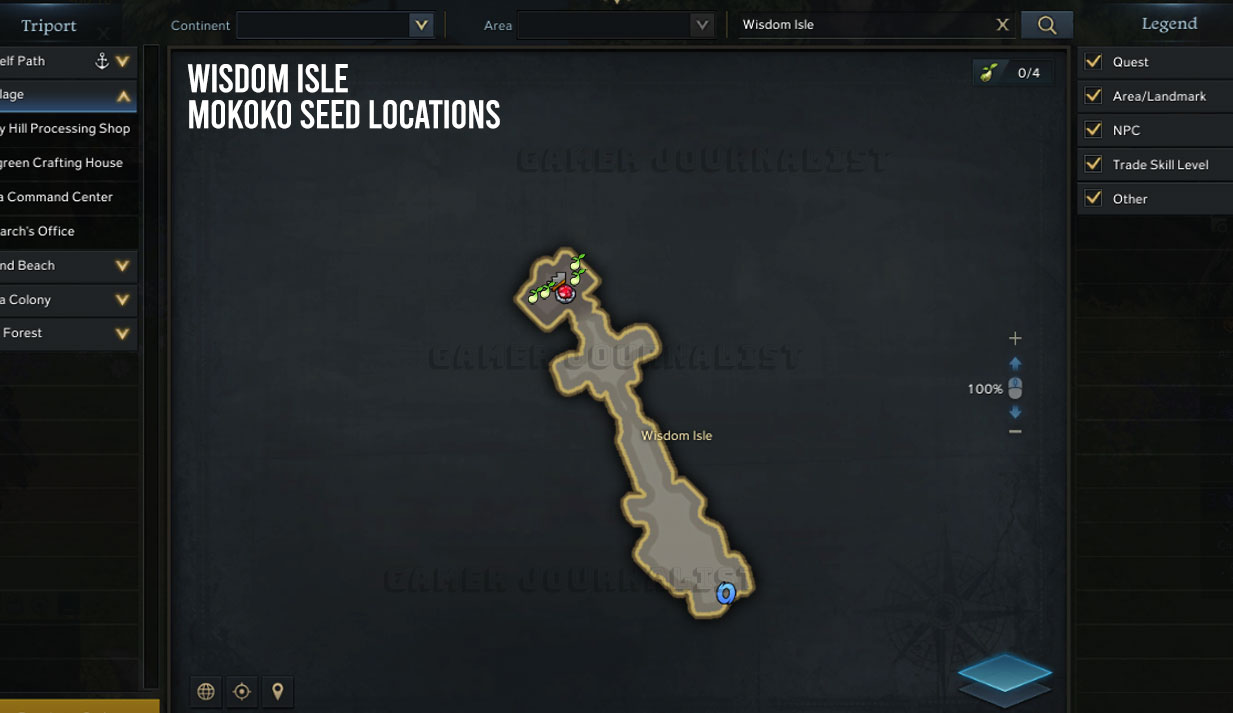Select Crafting House triport entry

tap(62, 163)
